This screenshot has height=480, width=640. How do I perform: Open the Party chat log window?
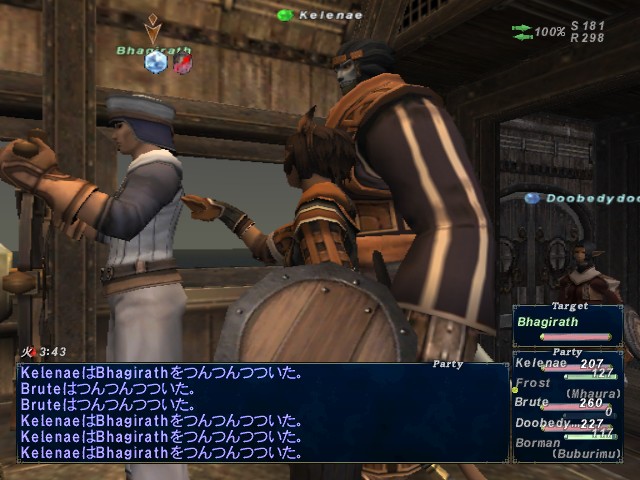tap(262, 412)
